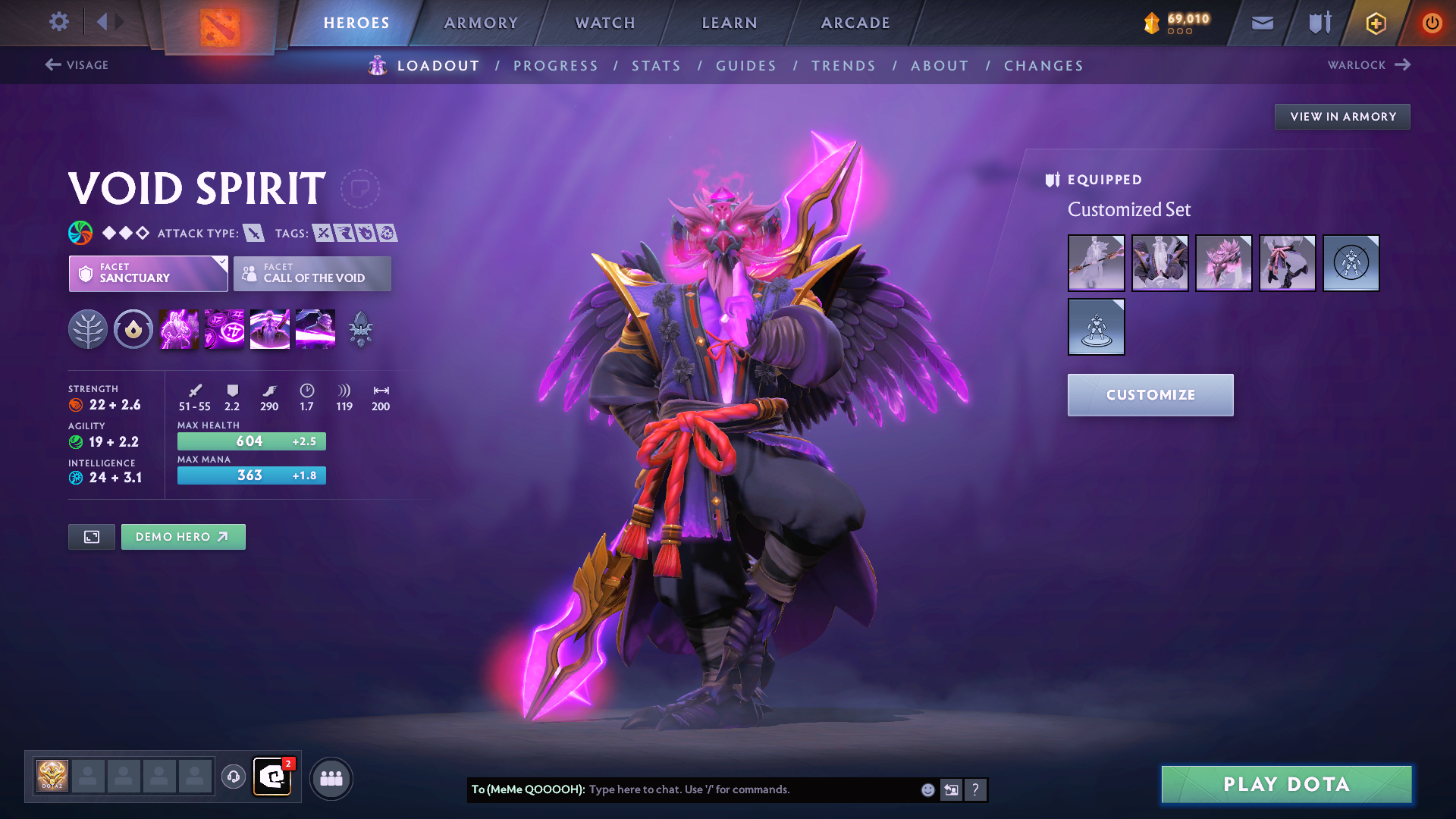
Task: Click the Aghanim's Shard upgrade icon
Action: tap(360, 328)
